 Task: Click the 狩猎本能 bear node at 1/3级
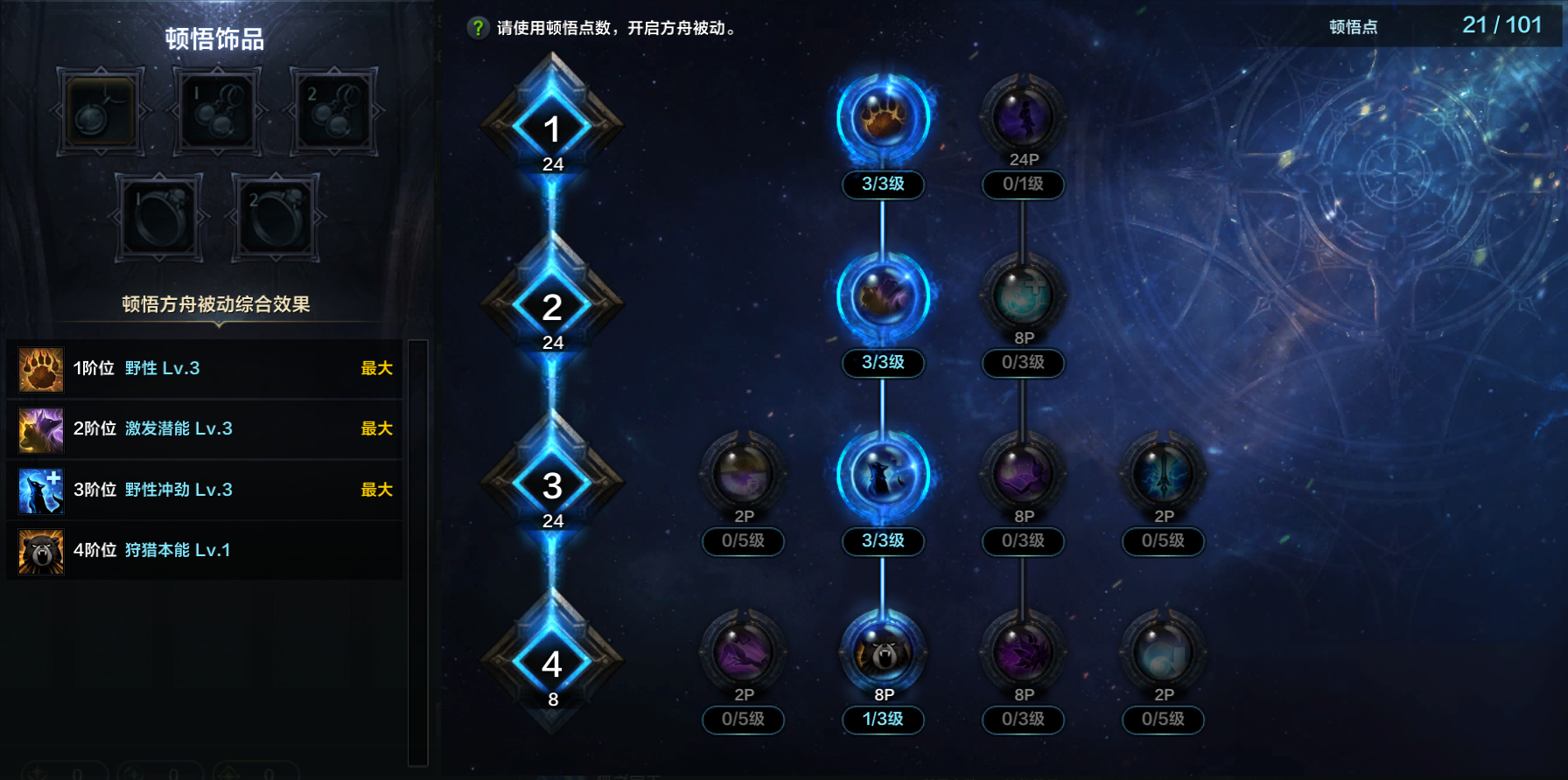[882, 651]
